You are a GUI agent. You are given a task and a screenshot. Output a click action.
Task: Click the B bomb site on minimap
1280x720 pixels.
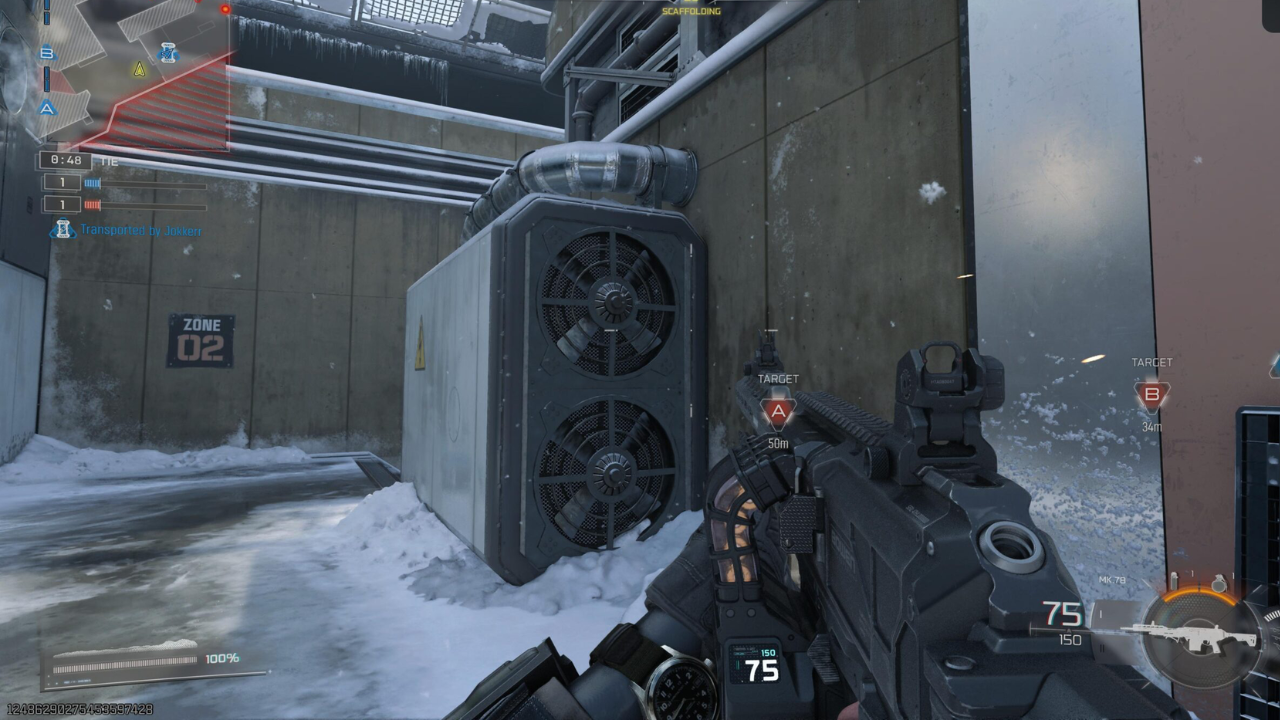[47, 53]
